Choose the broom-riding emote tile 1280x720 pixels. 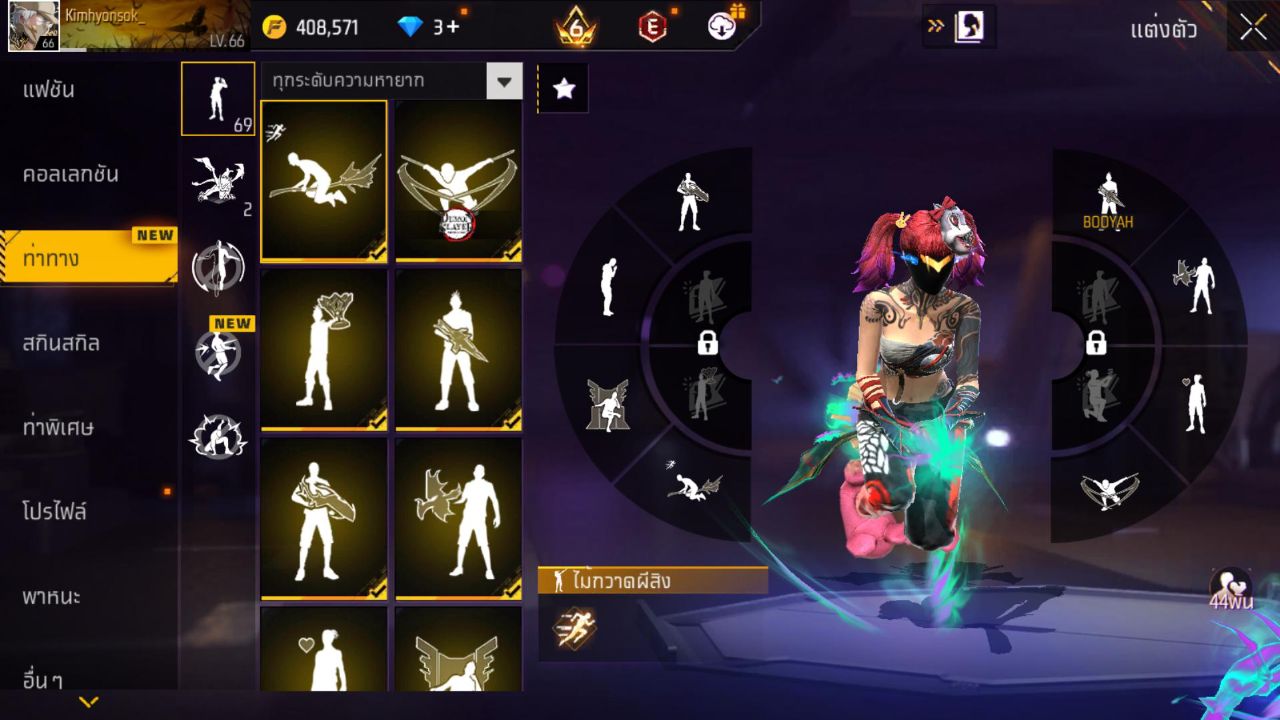coord(324,181)
